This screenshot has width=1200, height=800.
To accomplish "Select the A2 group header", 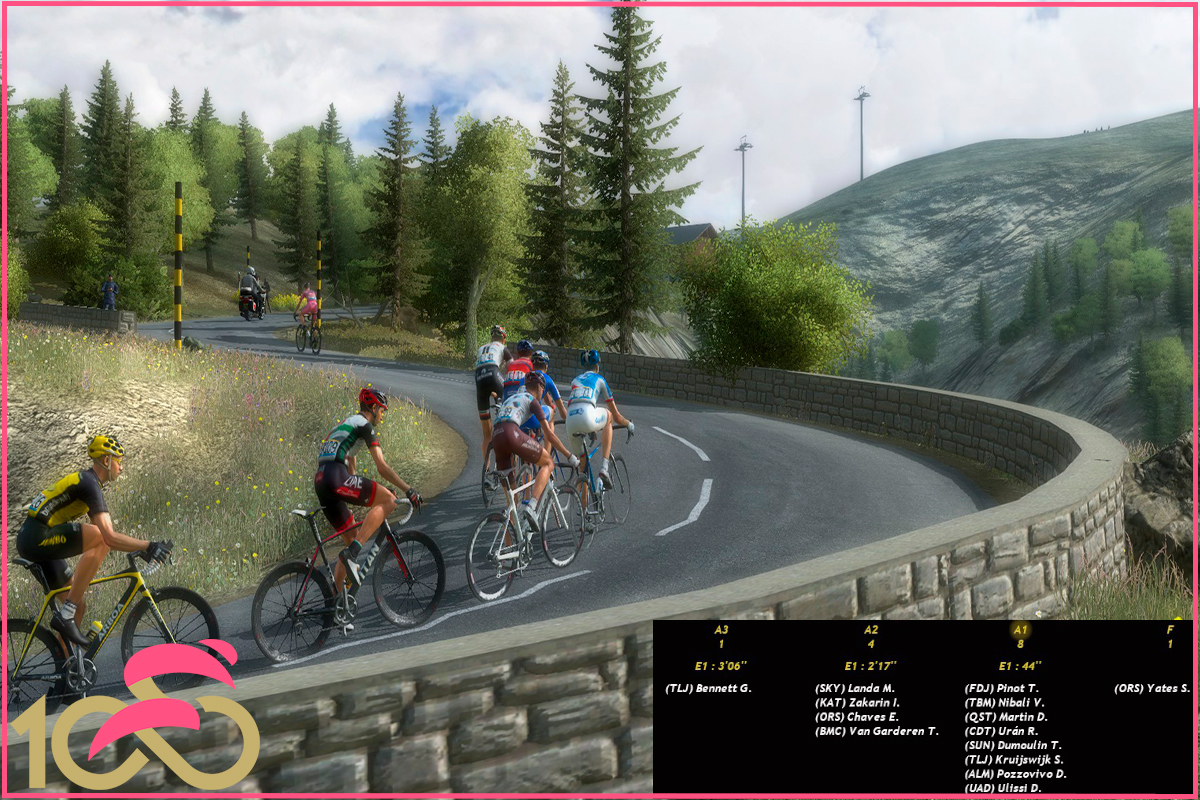I will click(x=871, y=630).
